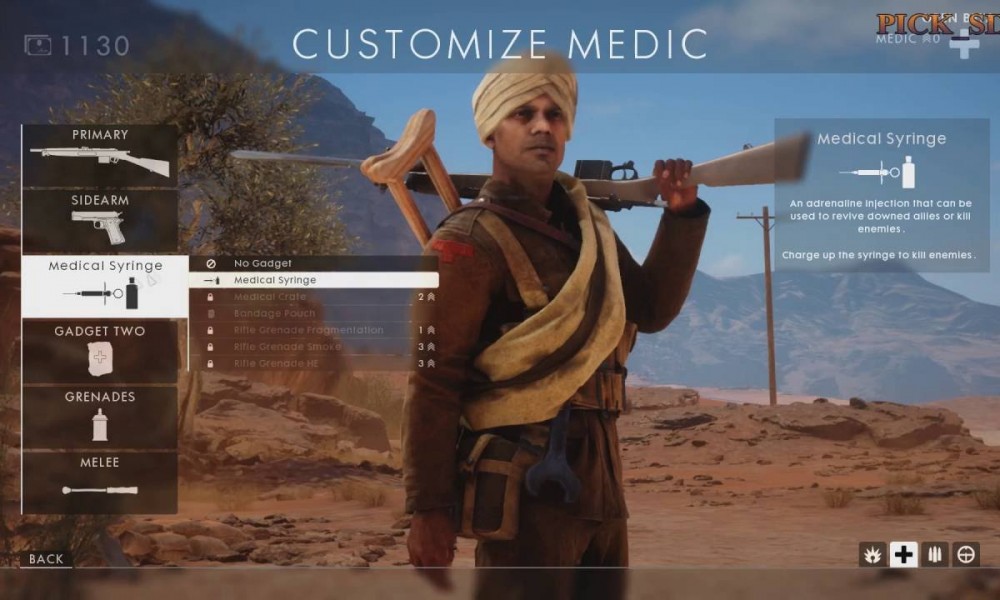
Task: Choose No Gadget from the list
Action: tap(313, 264)
